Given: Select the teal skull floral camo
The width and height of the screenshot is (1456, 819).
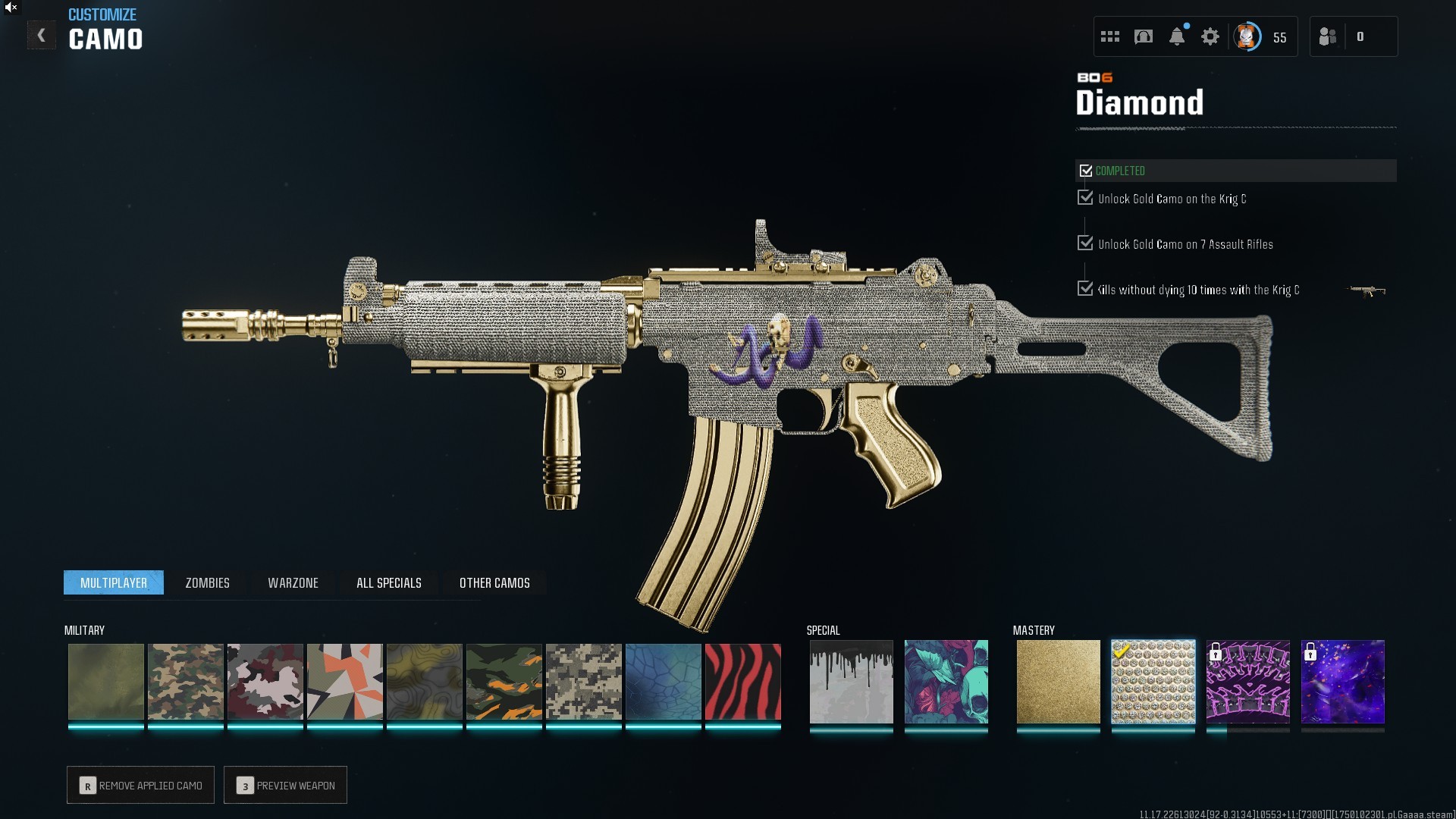Looking at the screenshot, I should pos(946,681).
